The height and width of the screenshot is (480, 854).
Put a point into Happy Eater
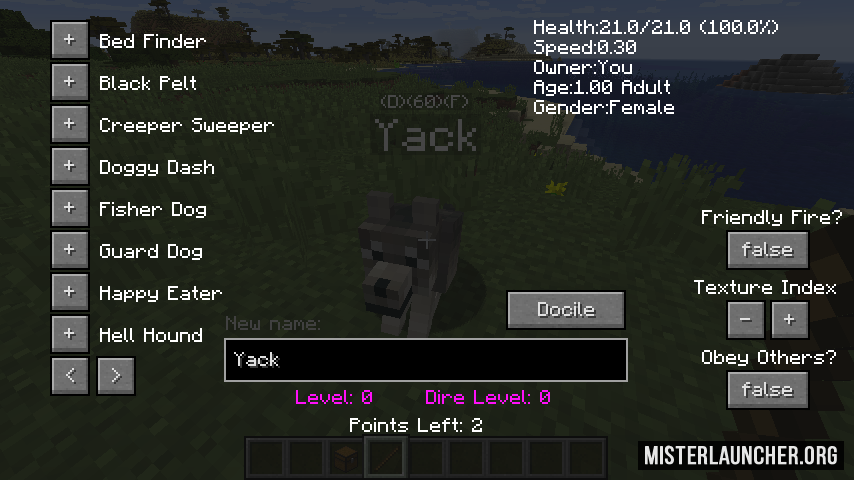pyautogui.click(x=69, y=293)
